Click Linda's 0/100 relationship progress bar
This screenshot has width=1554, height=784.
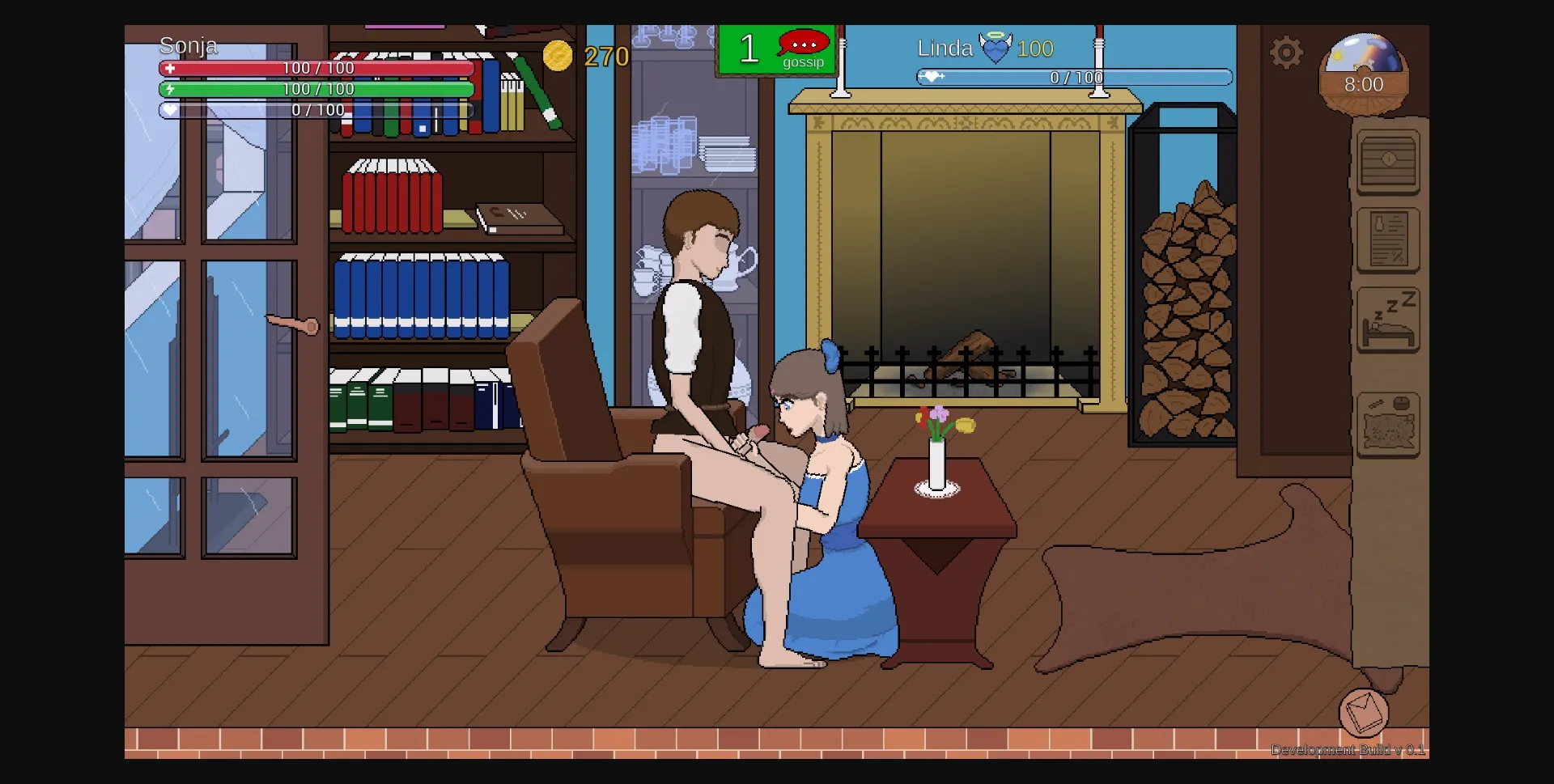tap(1072, 78)
